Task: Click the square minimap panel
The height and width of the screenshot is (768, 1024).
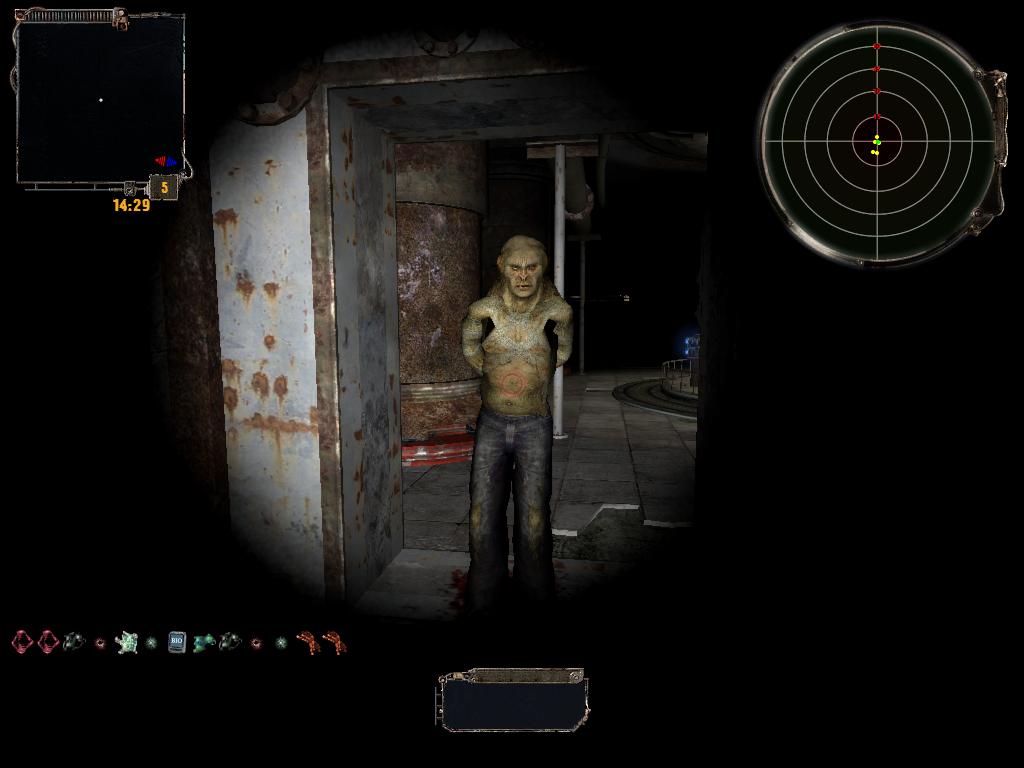Action: coord(100,101)
